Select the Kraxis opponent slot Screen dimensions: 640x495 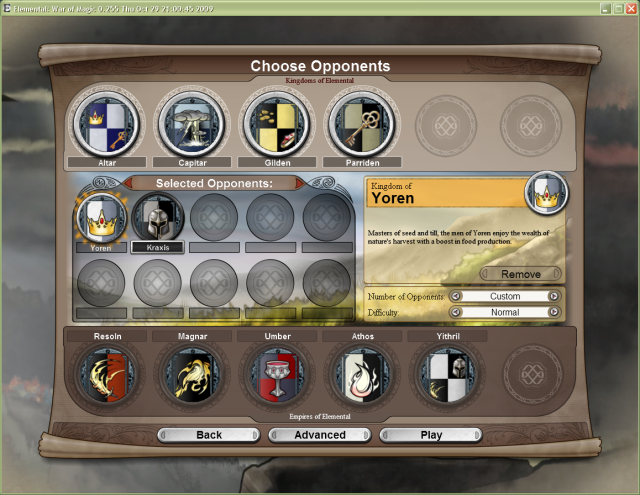click(x=157, y=216)
